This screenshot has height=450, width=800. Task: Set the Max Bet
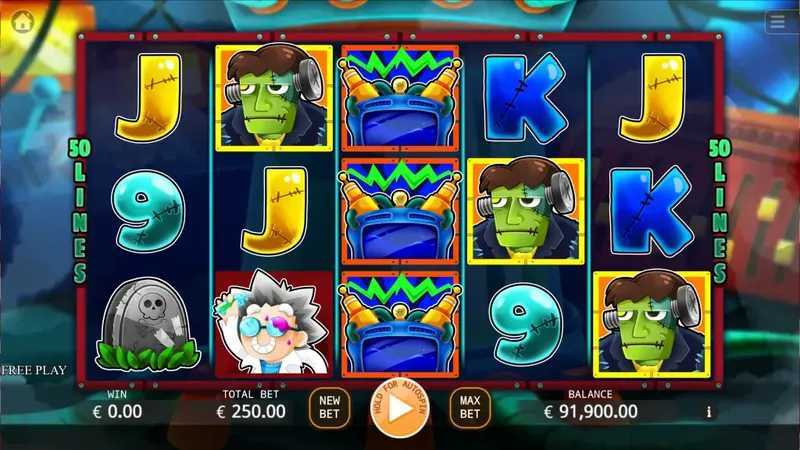(470, 406)
